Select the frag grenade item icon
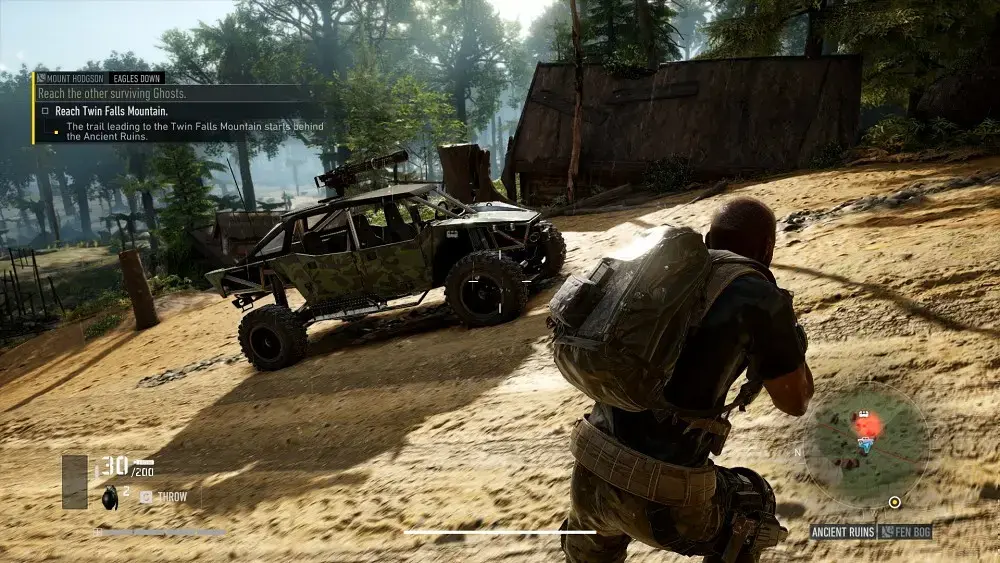Screen dimensions: 1000x563 (x=112, y=494)
